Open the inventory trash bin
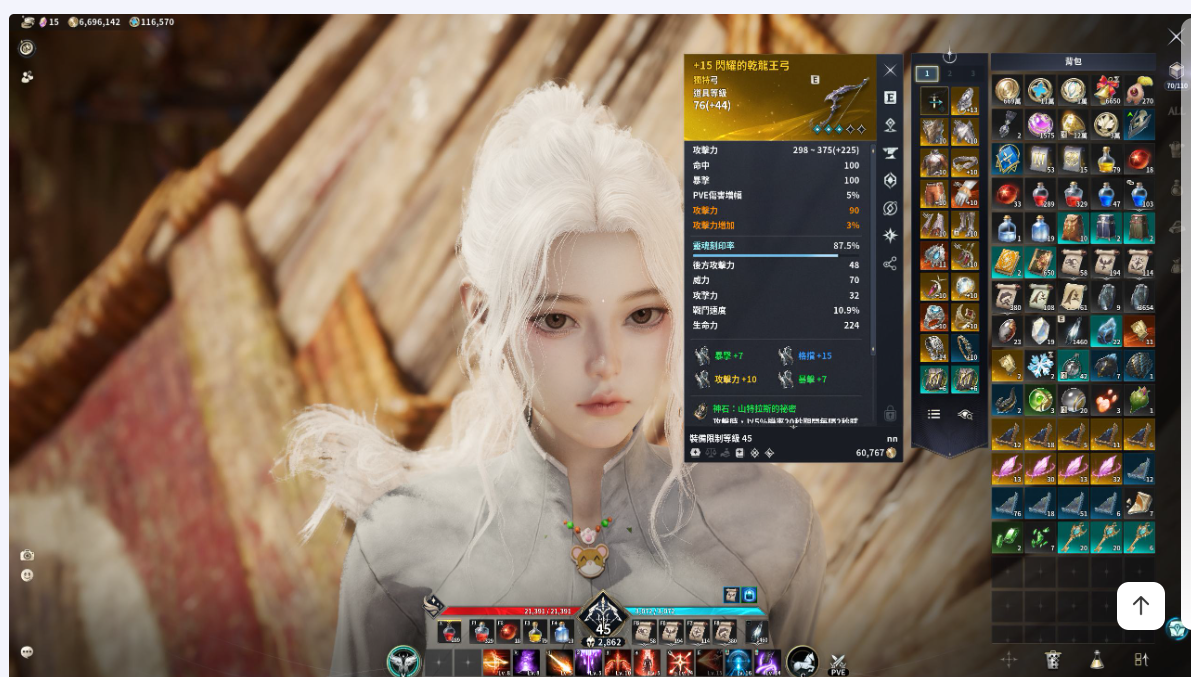The width and height of the screenshot is (1191, 677). coord(1053,659)
